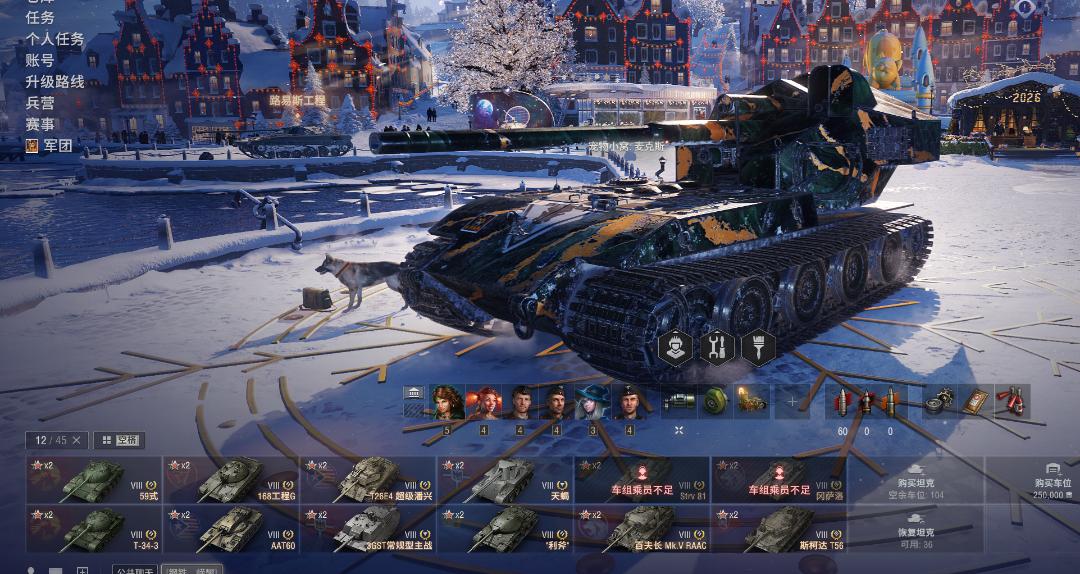The width and height of the screenshot is (1080, 574).
Task: Choose the 天鹅 tank card
Action: point(504,480)
